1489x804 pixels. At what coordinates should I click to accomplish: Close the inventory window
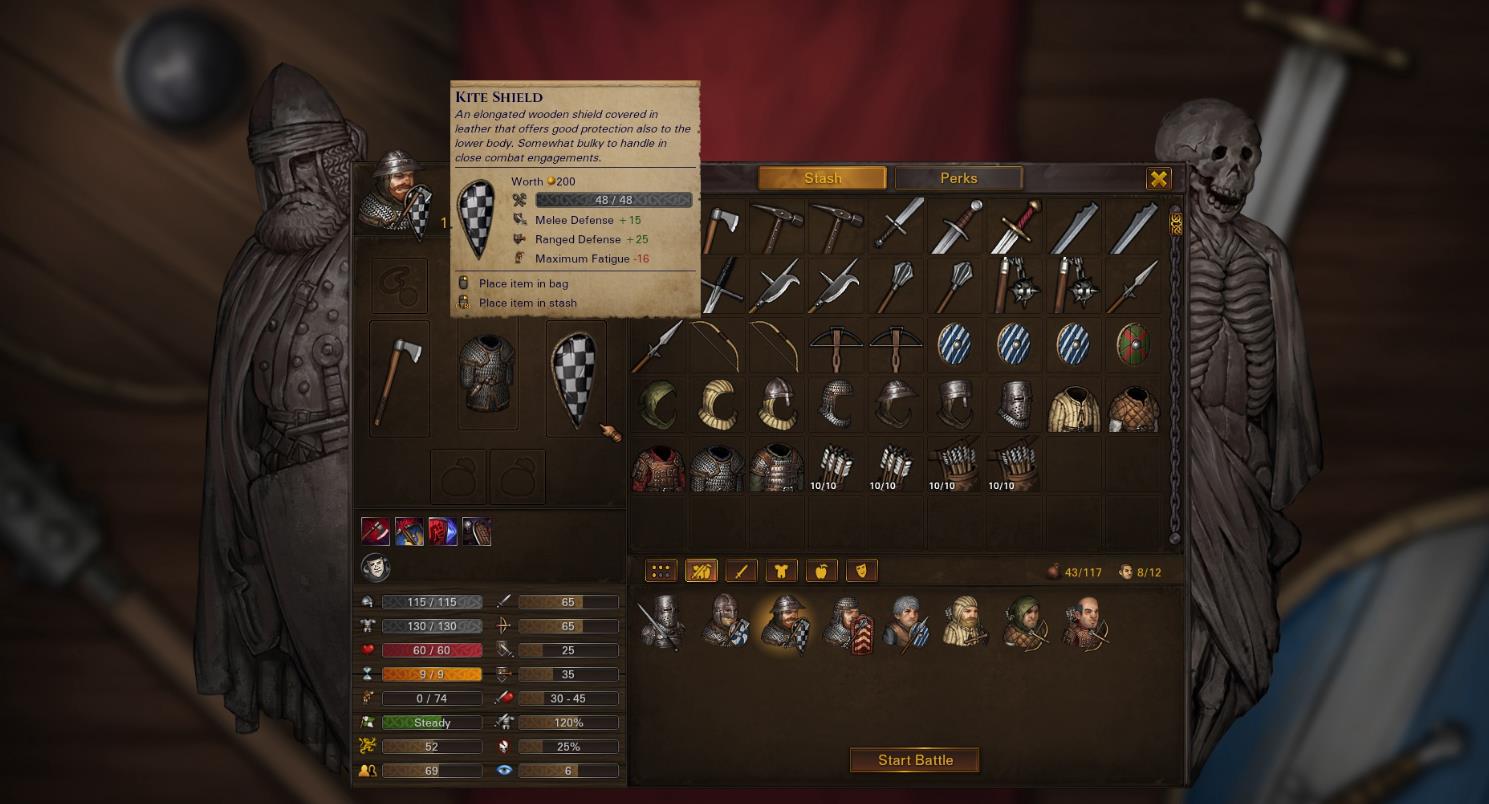coord(1158,179)
